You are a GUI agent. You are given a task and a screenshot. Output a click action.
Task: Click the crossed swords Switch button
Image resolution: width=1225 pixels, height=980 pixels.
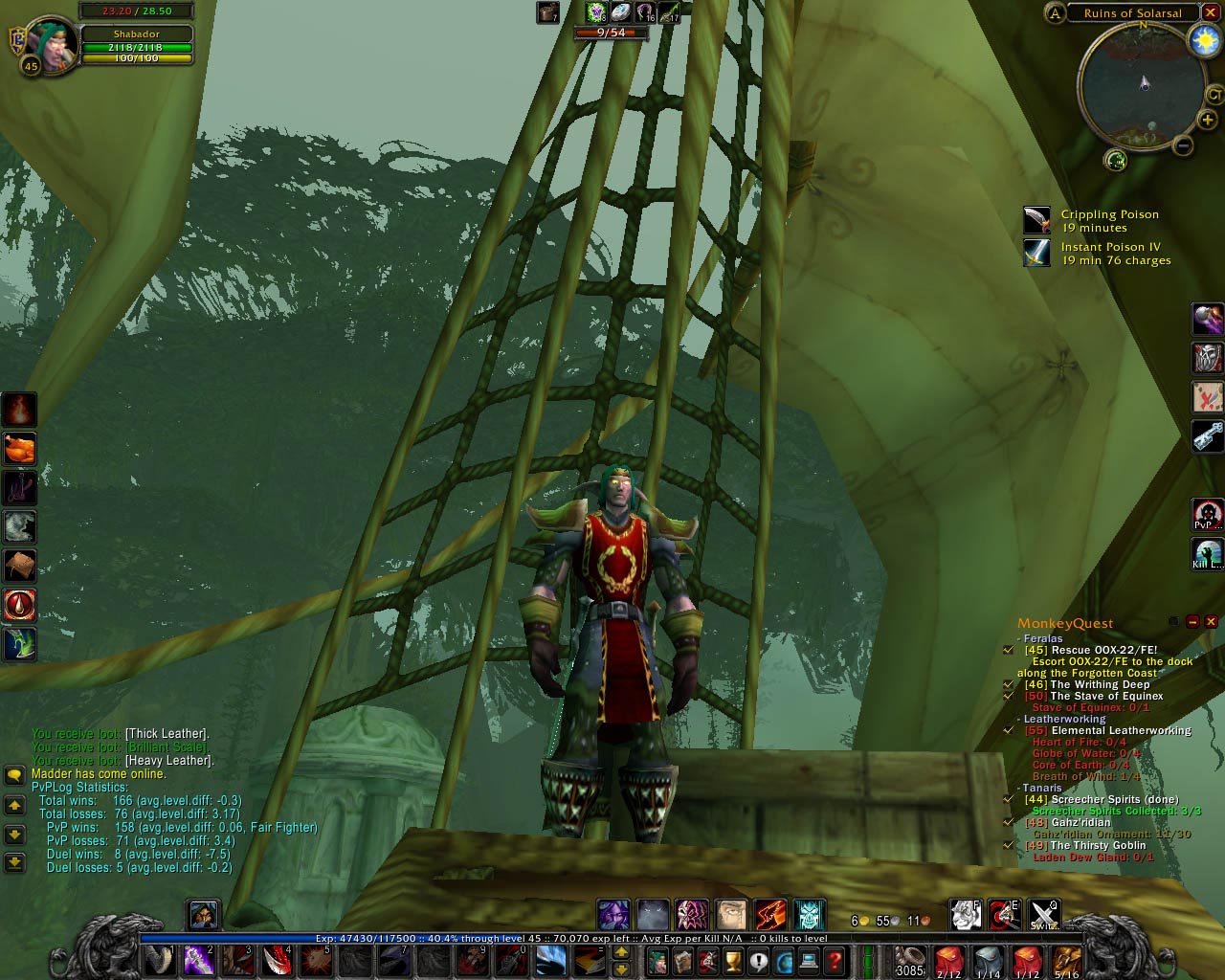click(x=1043, y=915)
